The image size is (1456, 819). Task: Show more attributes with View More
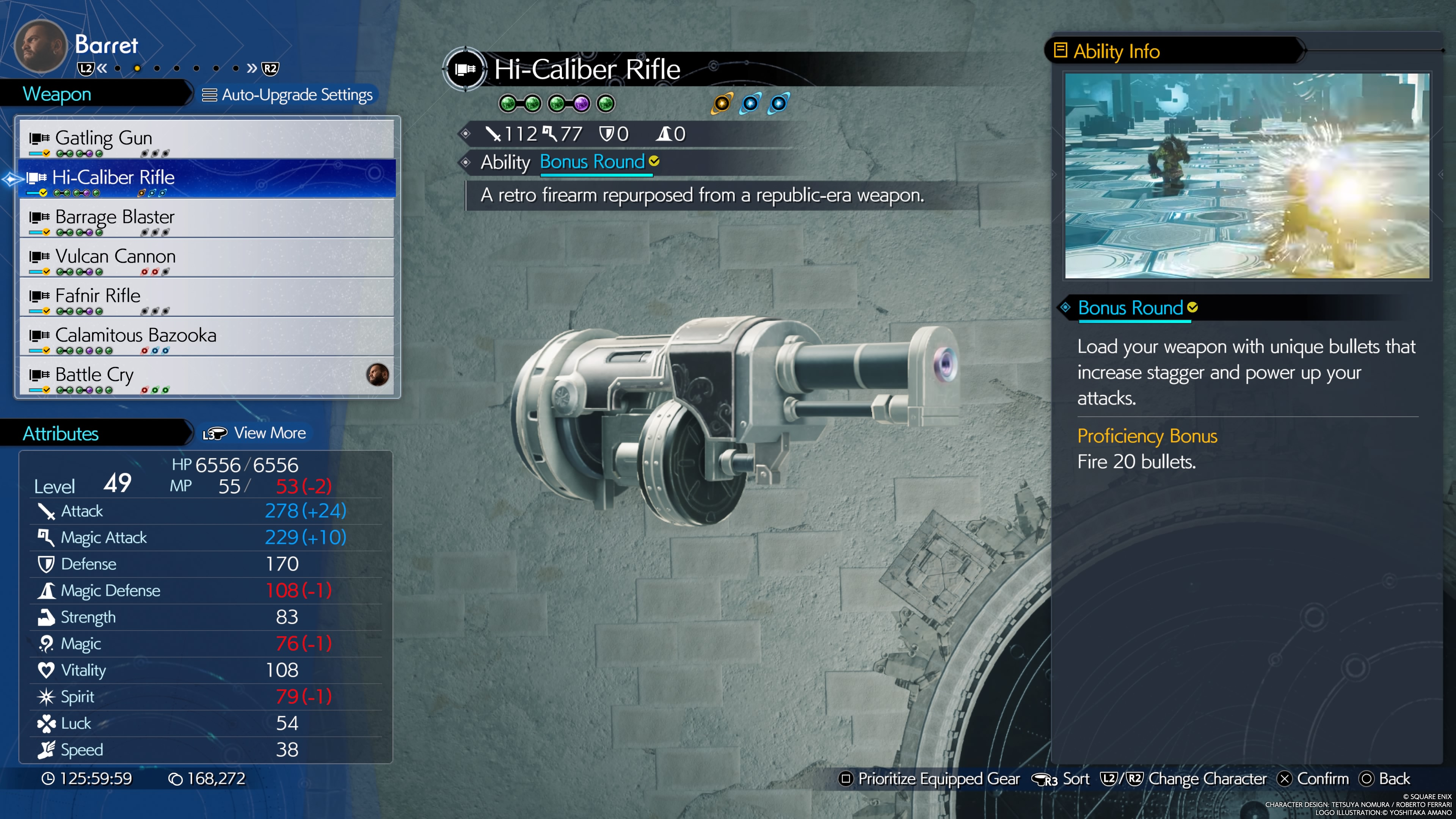coord(255,433)
